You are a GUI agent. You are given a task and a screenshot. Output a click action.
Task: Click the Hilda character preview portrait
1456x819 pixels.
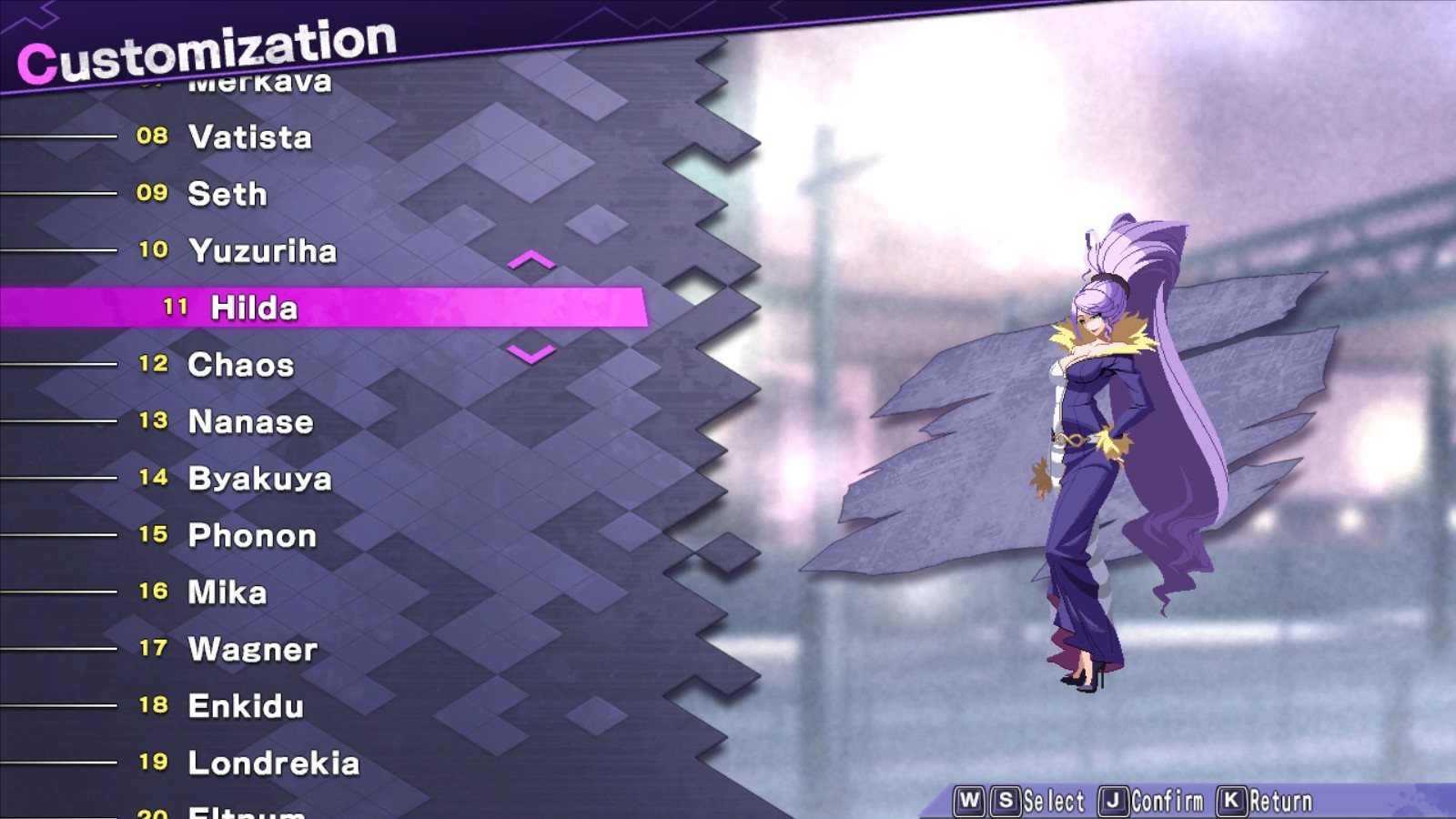point(1092,437)
